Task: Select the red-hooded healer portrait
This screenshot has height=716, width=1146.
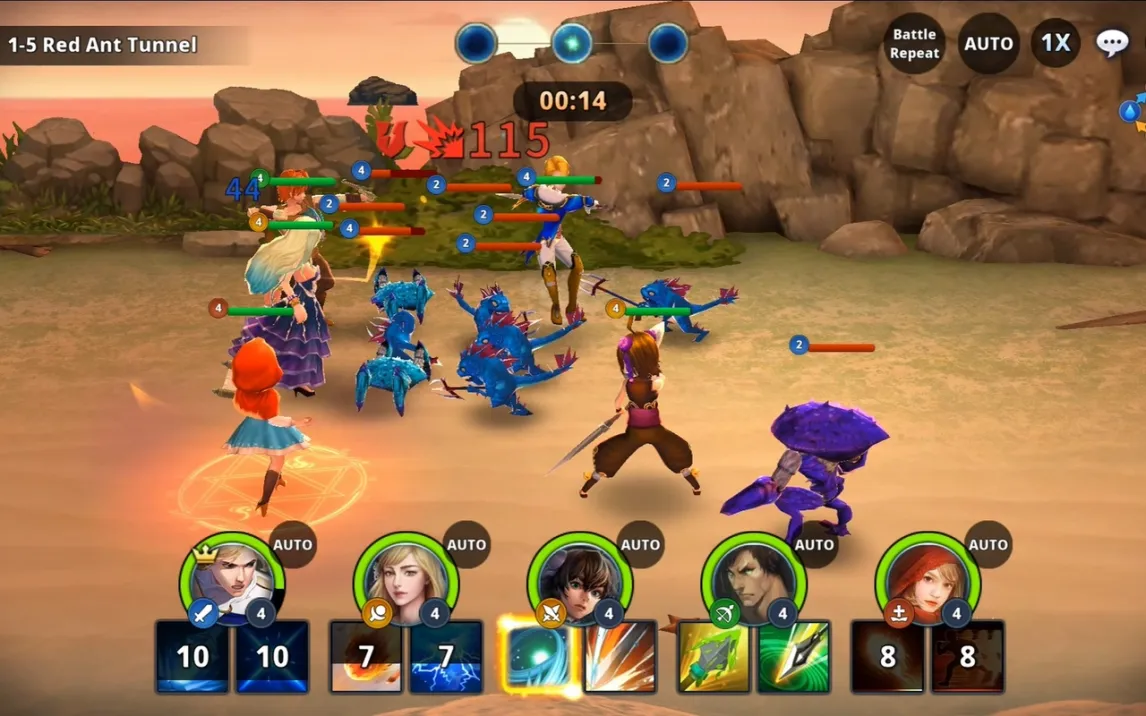Action: point(928,579)
